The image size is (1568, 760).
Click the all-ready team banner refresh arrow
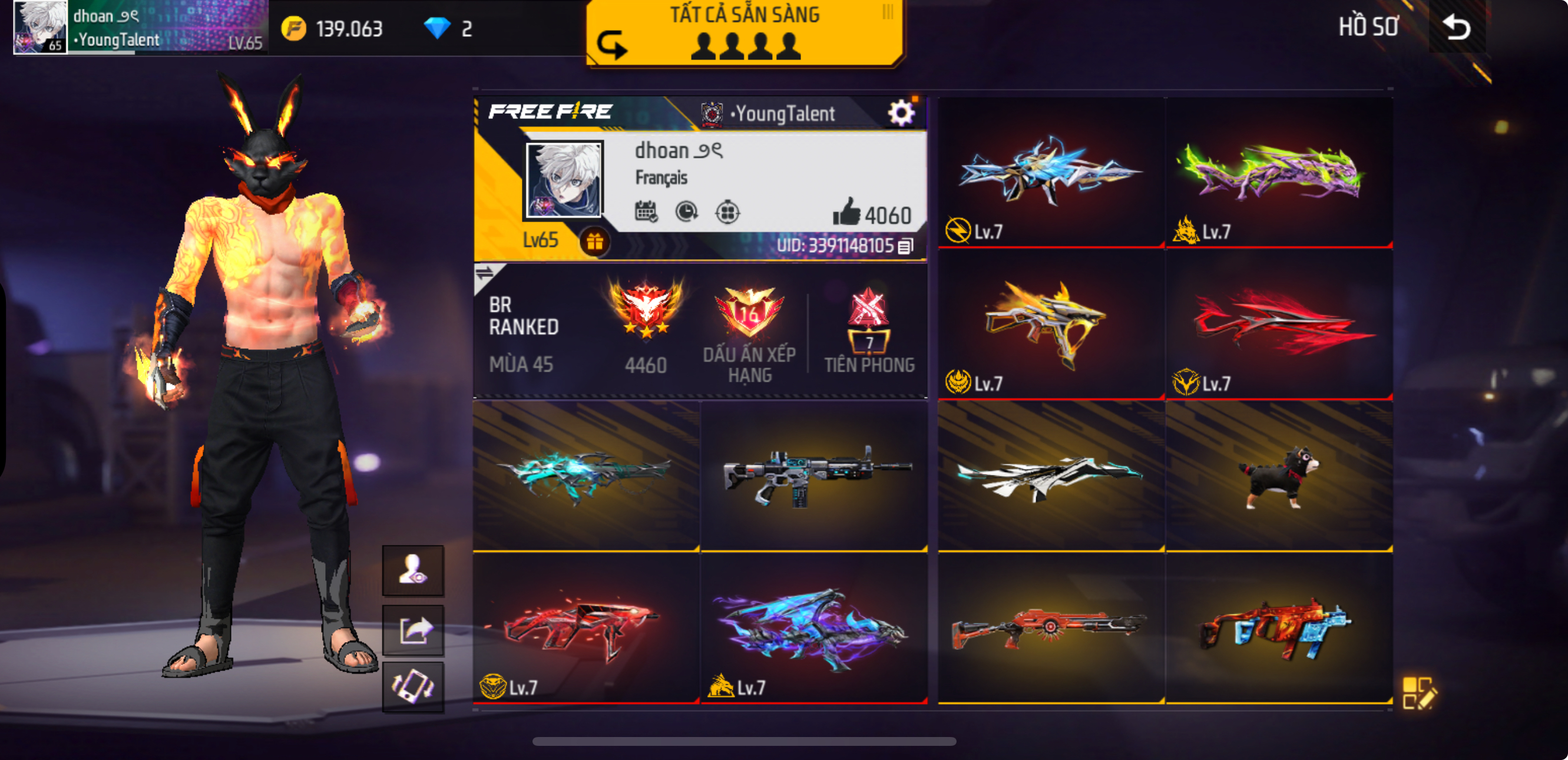point(611,44)
